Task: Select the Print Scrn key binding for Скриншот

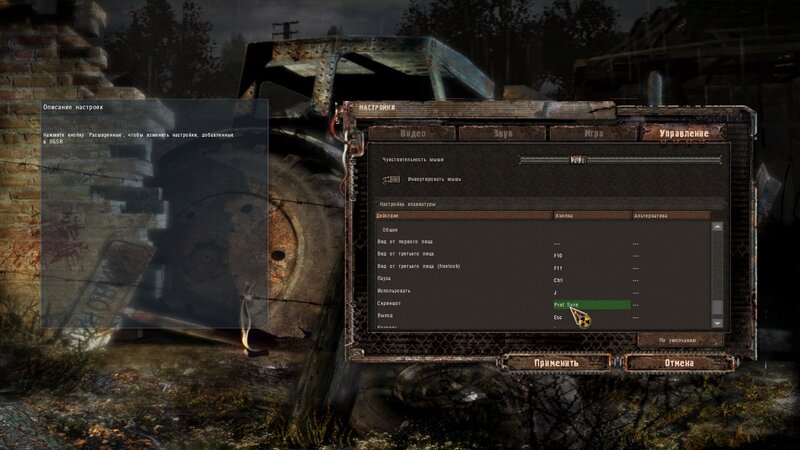Action: (x=591, y=304)
